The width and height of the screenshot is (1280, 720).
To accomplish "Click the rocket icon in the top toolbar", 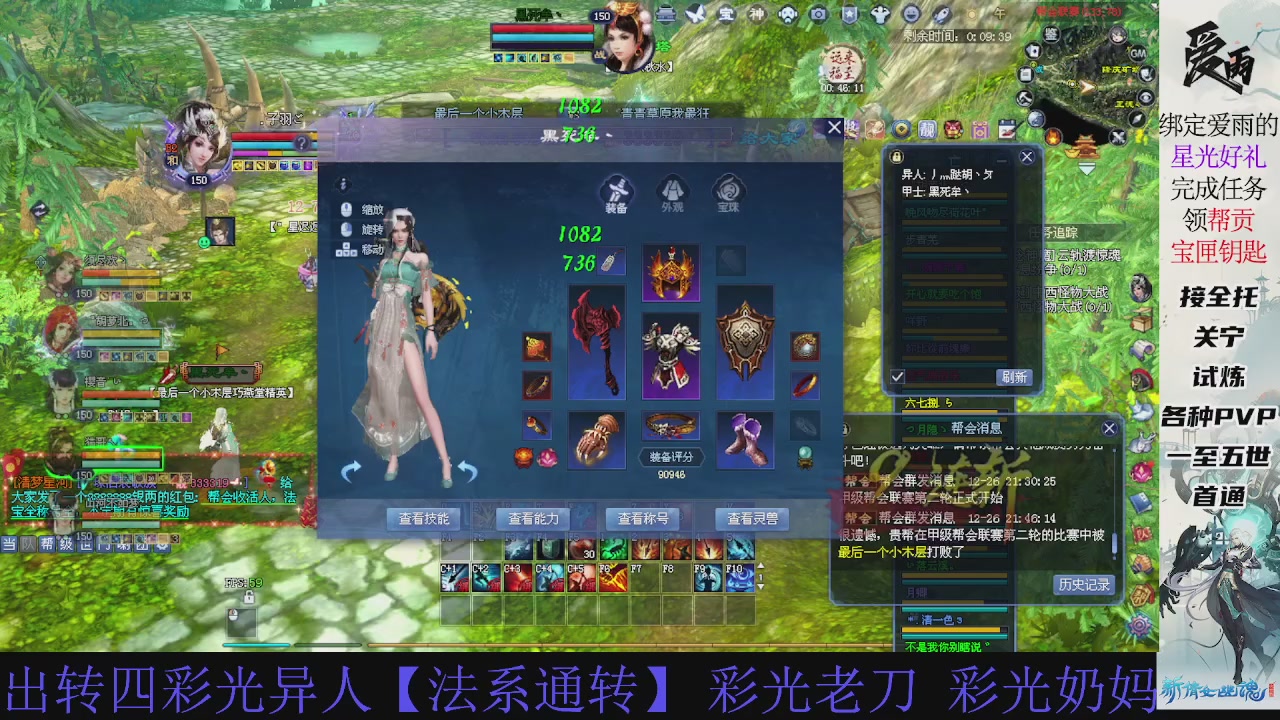I will coord(940,14).
